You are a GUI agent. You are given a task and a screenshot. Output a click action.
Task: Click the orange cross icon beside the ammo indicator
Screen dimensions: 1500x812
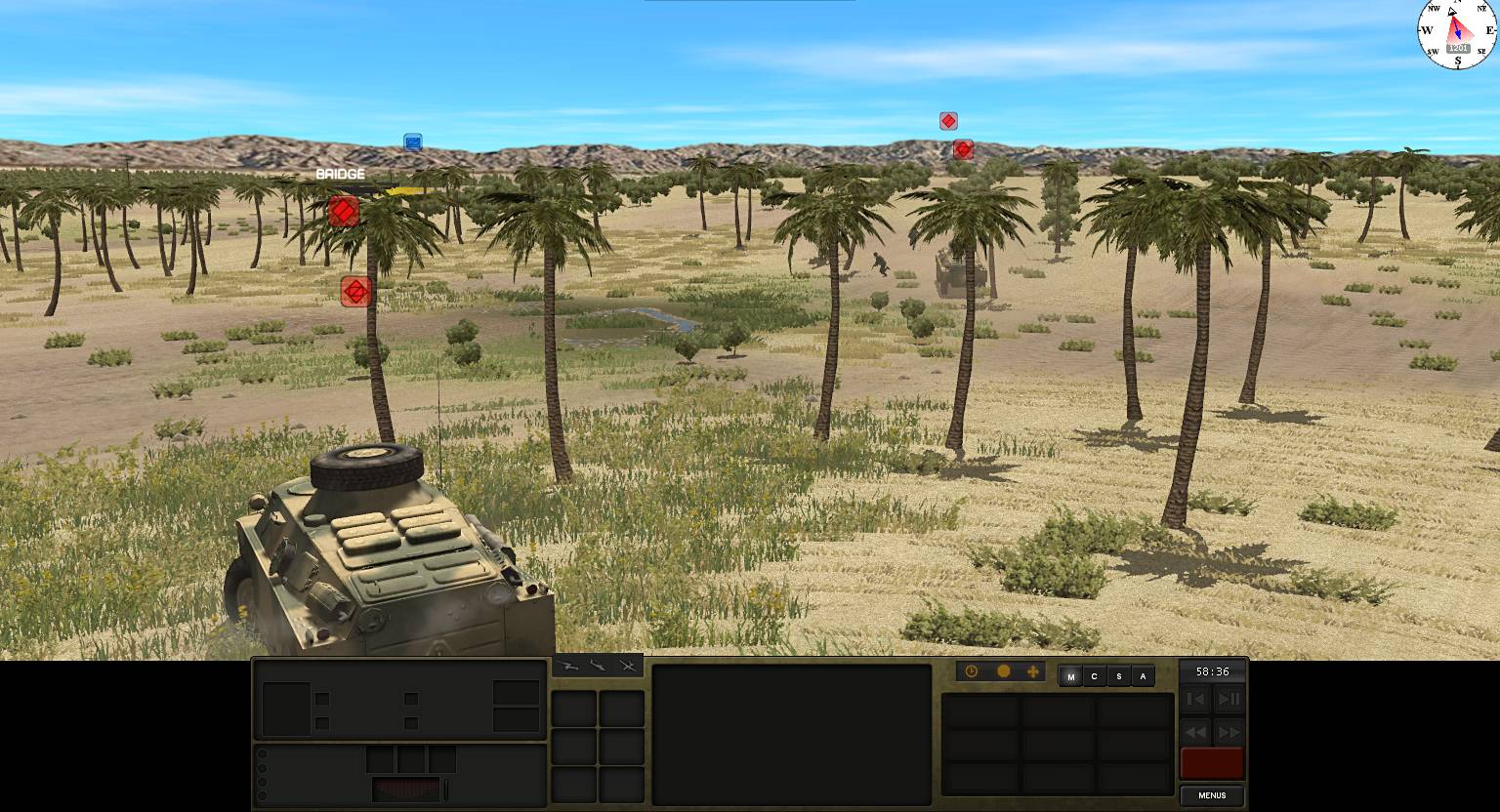point(1033,671)
